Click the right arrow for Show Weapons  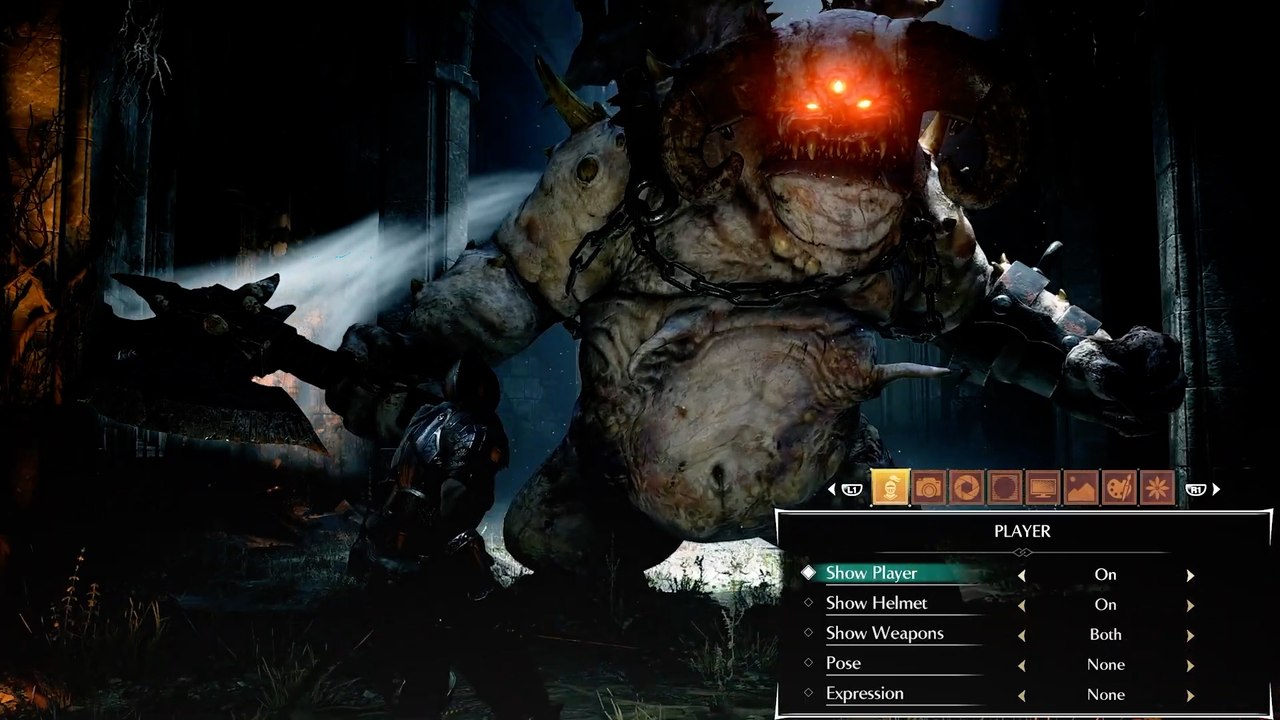click(1190, 635)
